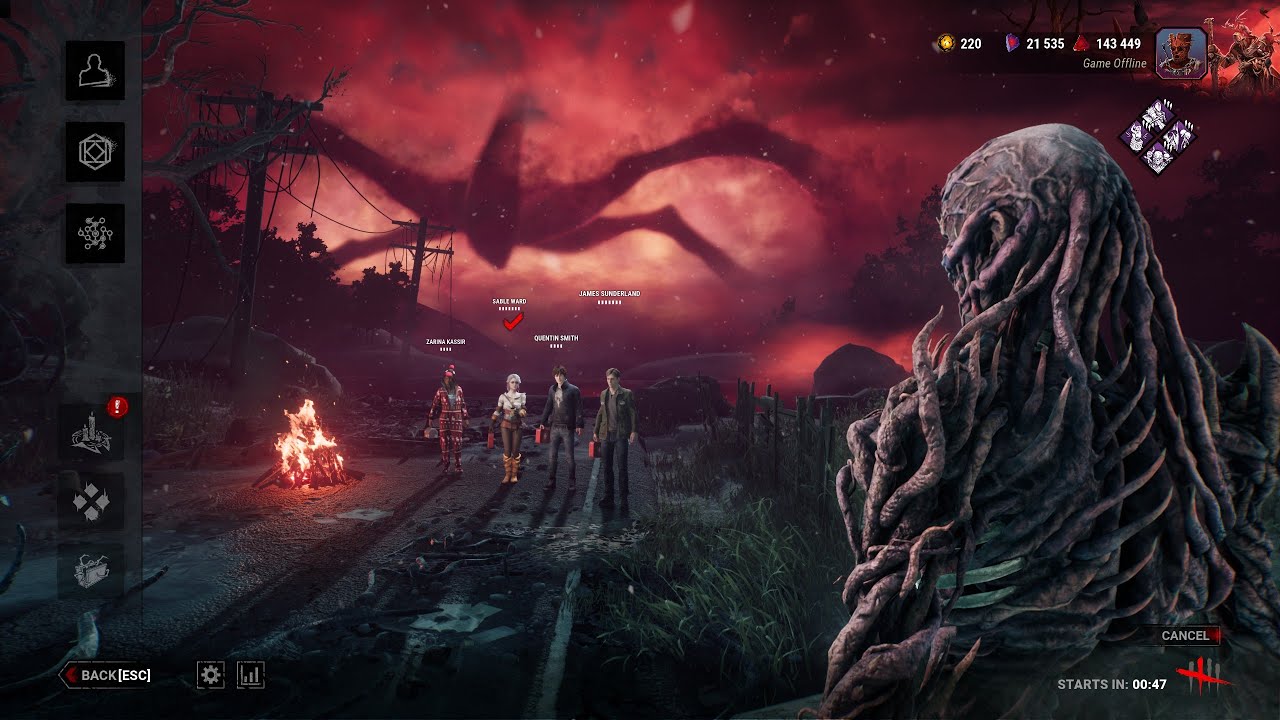Open the loadout hexagon tab
Viewport: 1280px width, 720px height.
(95, 152)
